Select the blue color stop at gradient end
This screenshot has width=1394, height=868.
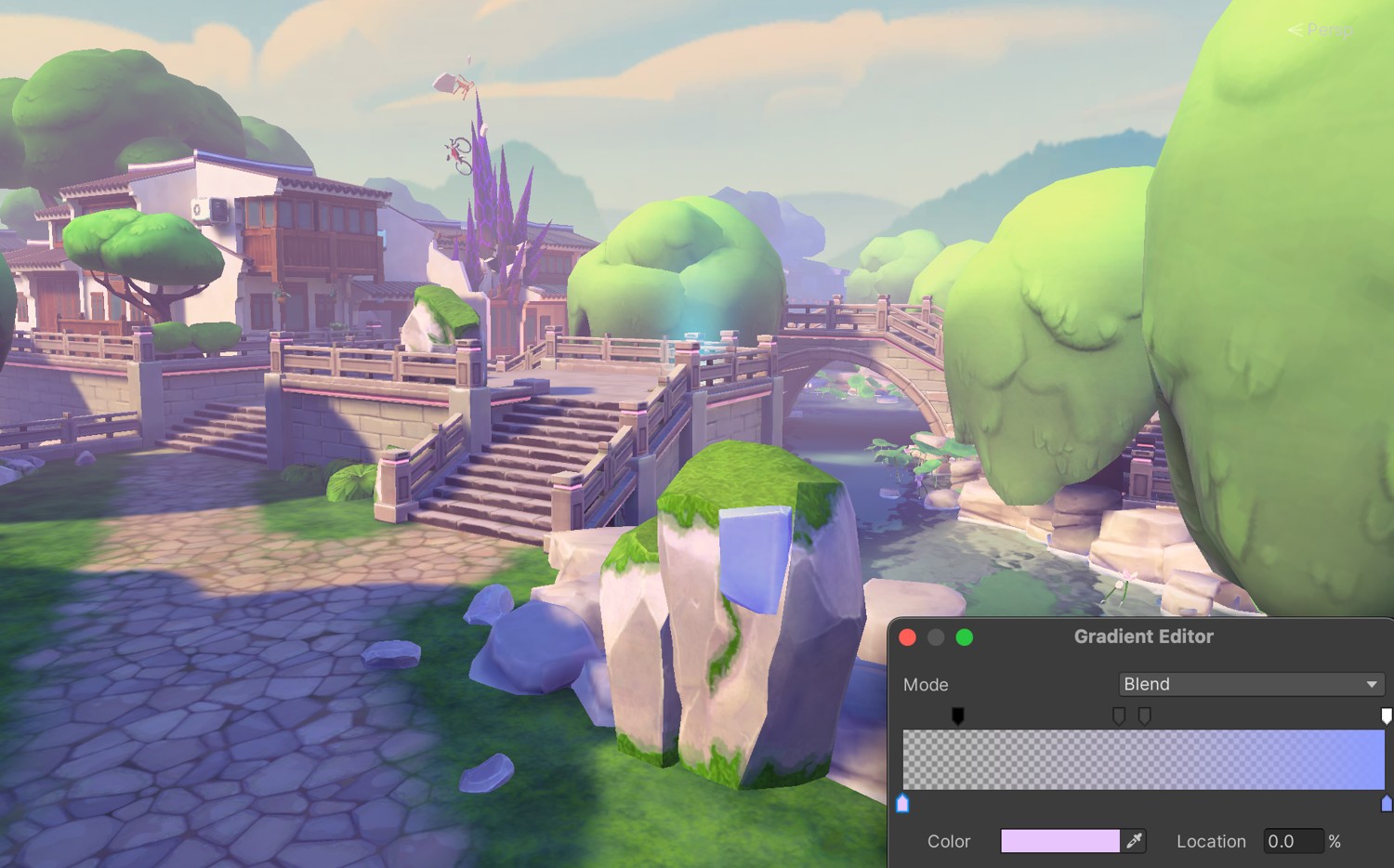click(1387, 803)
